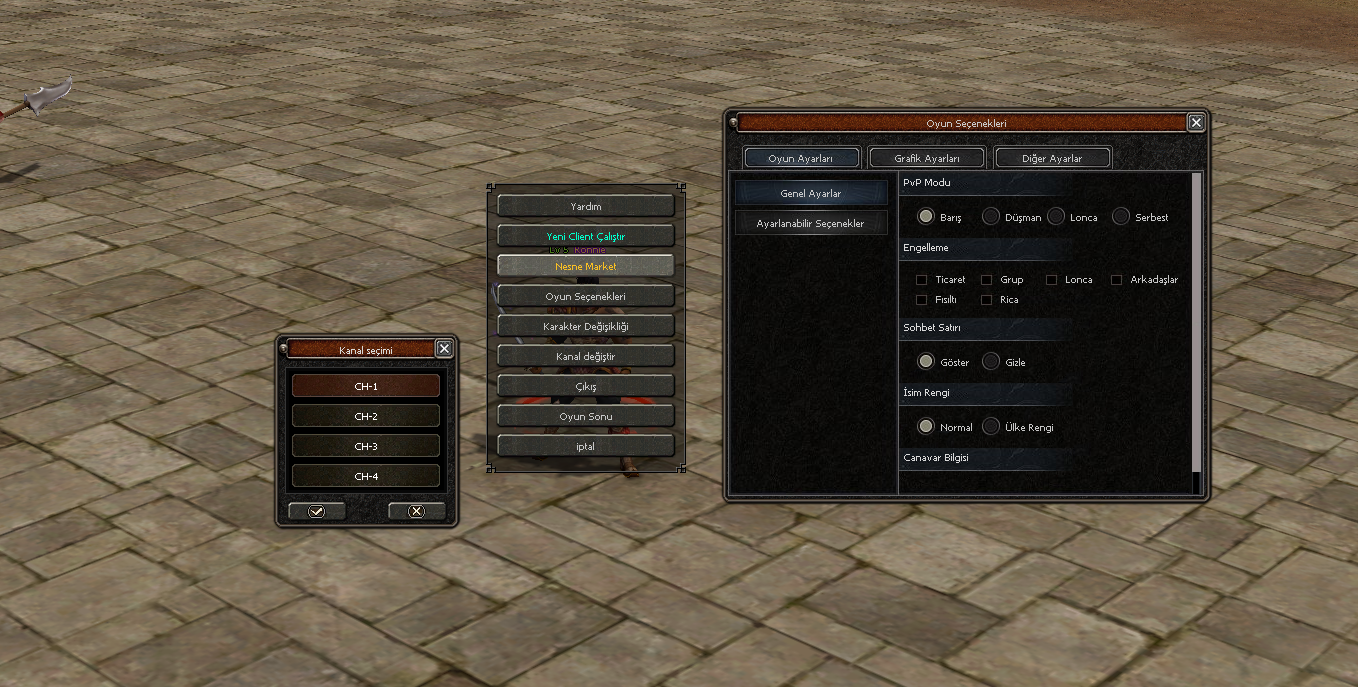Screen dimensions: 1358x687
Task: Choose Karakter Değişikliği from the menu
Action: (x=585, y=326)
